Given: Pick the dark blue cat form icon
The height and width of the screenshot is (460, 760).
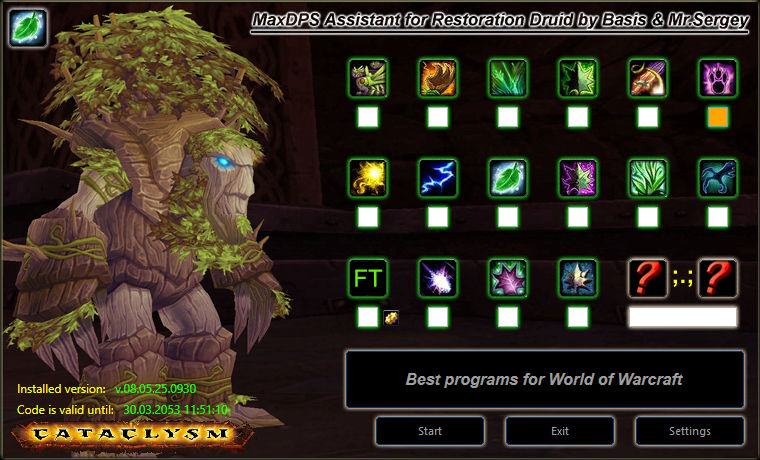Looking at the screenshot, I should tap(718, 178).
